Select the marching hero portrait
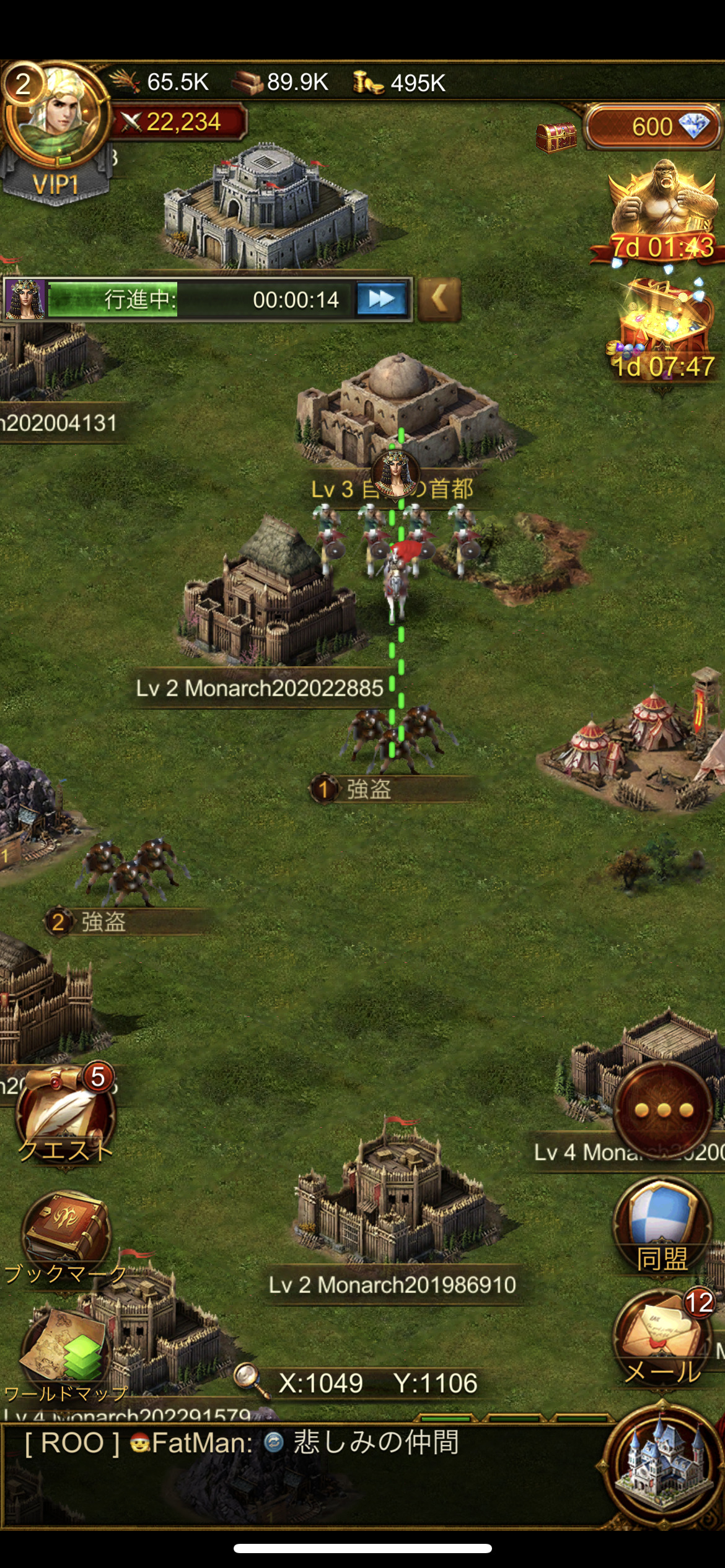 [25, 300]
